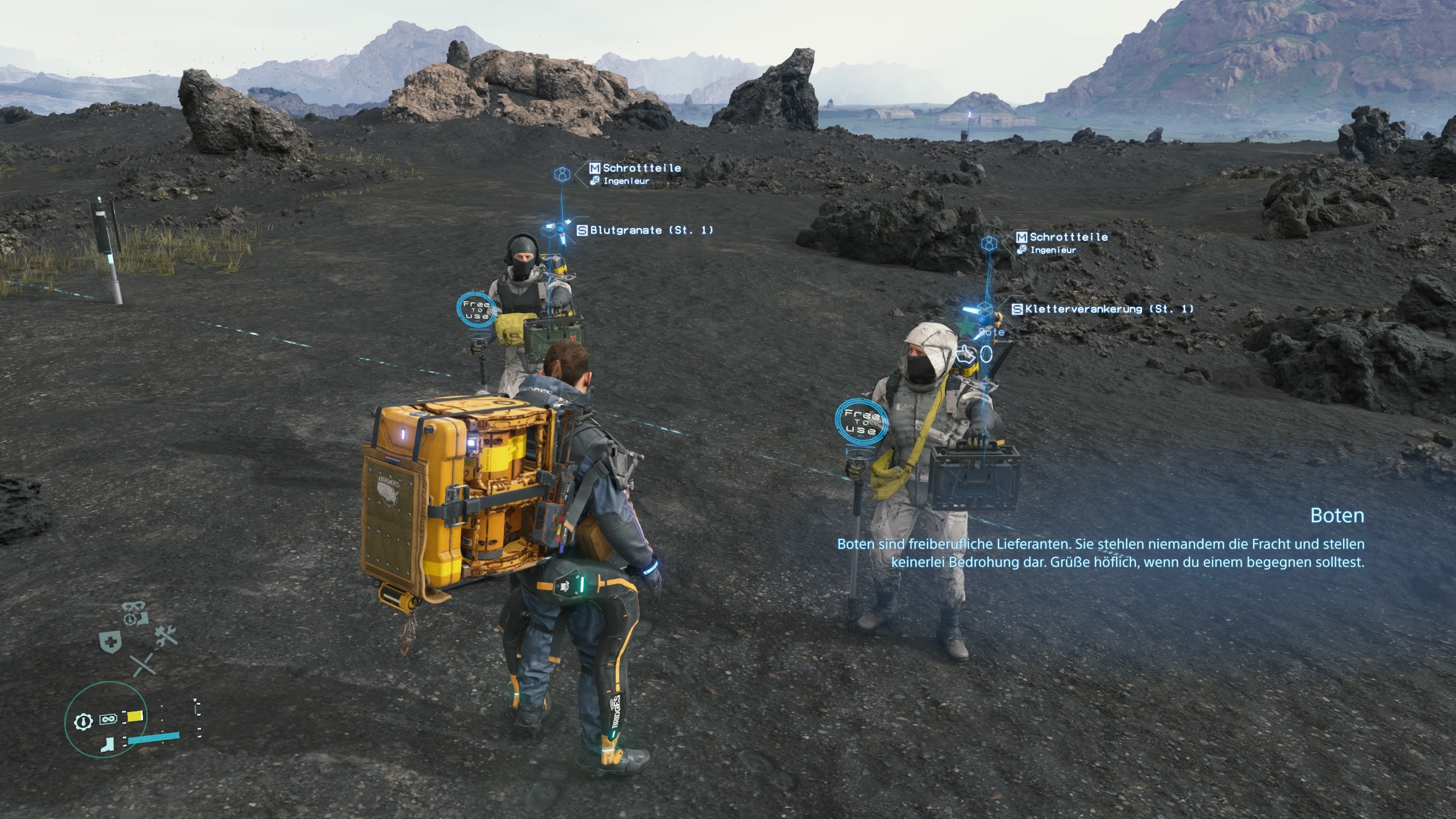The width and height of the screenshot is (1456, 819).
Task: Select the mask and boot equipment icon
Action: coord(135,613)
